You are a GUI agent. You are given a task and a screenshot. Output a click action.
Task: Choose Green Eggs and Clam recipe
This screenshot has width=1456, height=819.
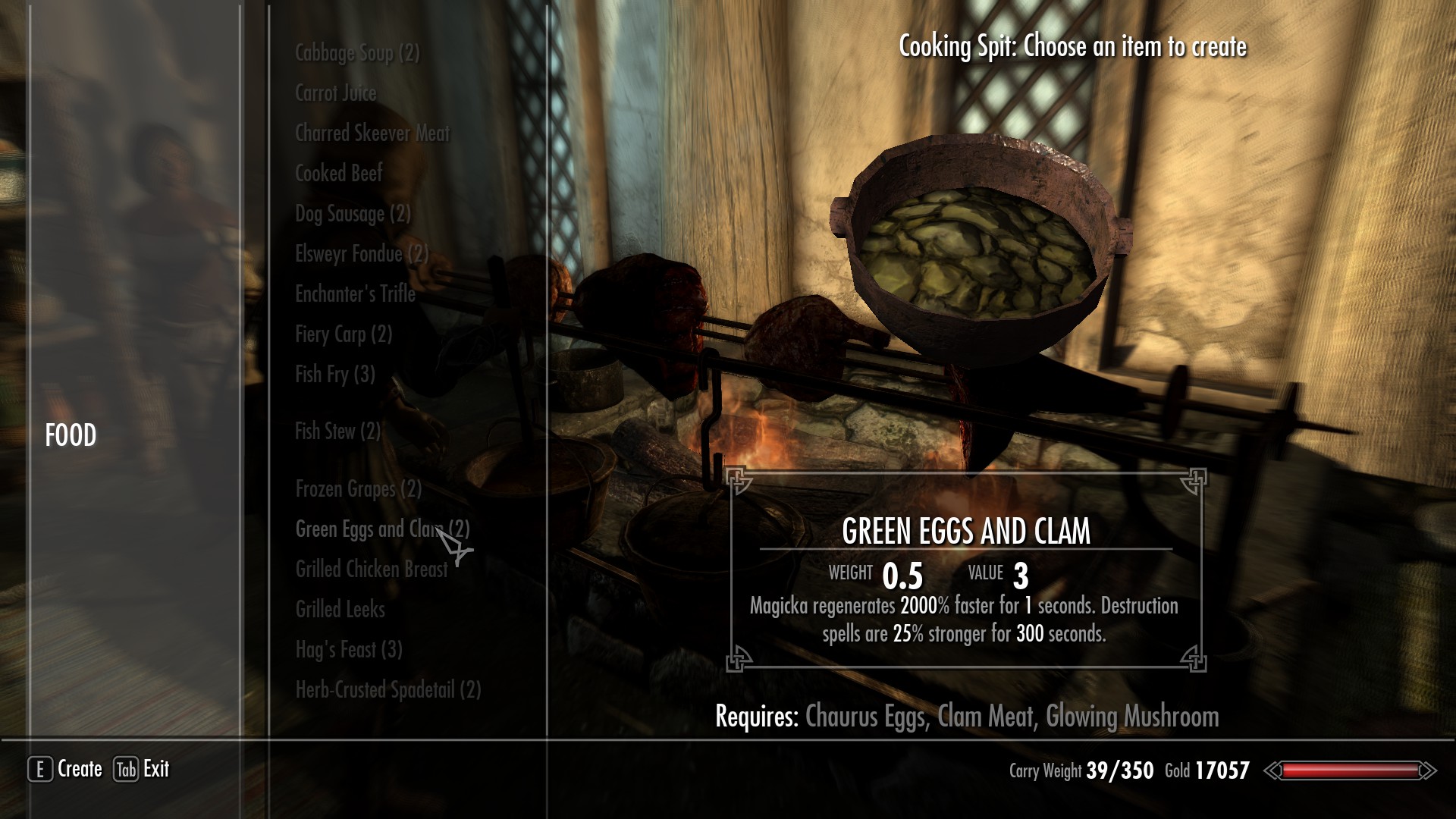[381, 529]
